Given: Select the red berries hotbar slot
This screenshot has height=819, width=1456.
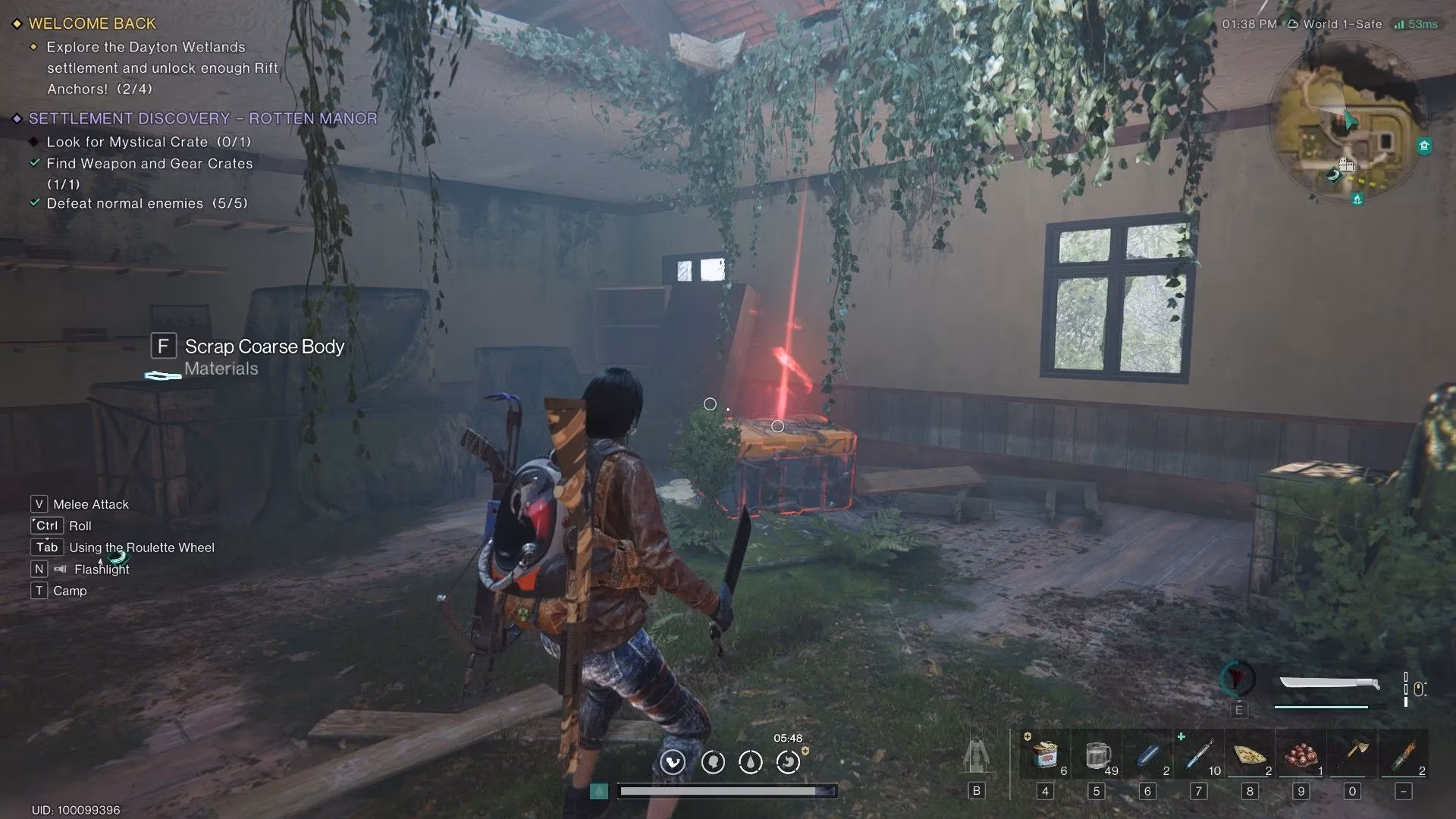Looking at the screenshot, I should [x=1301, y=756].
